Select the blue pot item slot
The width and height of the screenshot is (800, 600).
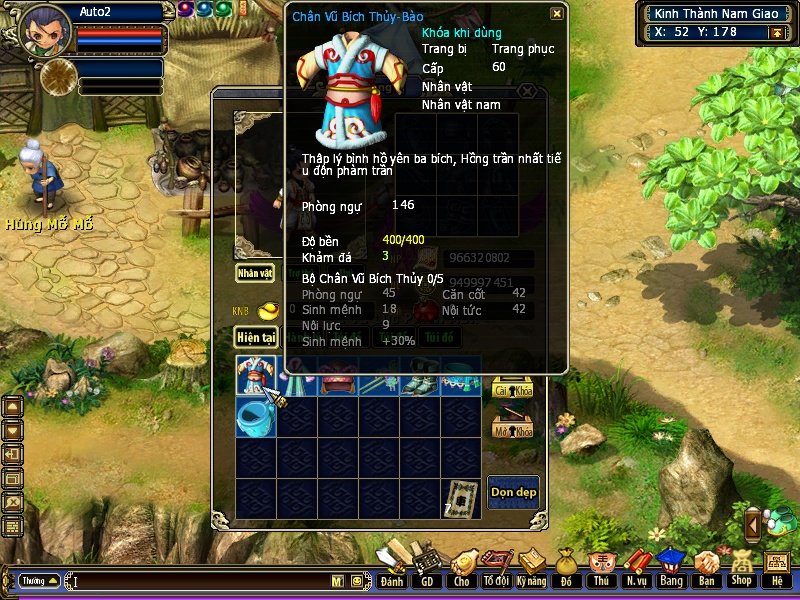(255, 418)
